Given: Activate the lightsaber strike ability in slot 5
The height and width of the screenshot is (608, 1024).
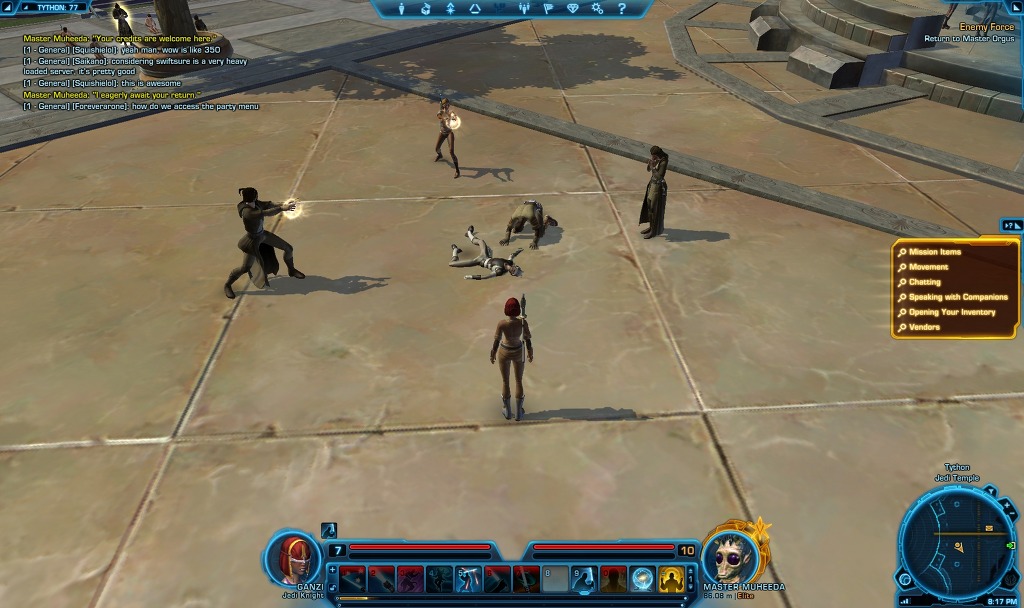Looking at the screenshot, I should pyautogui.click(x=469, y=578).
